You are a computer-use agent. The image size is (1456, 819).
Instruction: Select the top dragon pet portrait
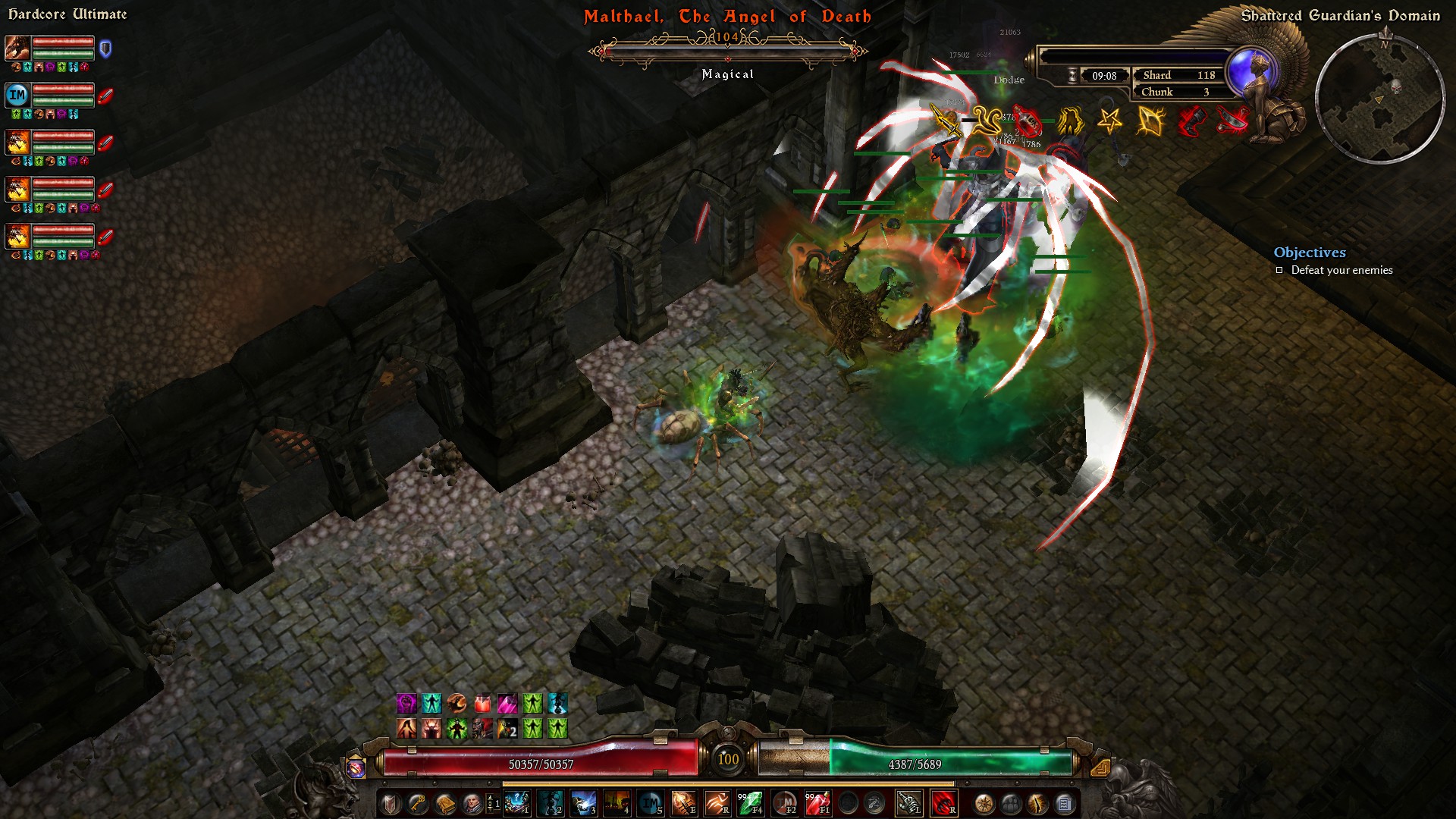pyautogui.click(x=17, y=49)
